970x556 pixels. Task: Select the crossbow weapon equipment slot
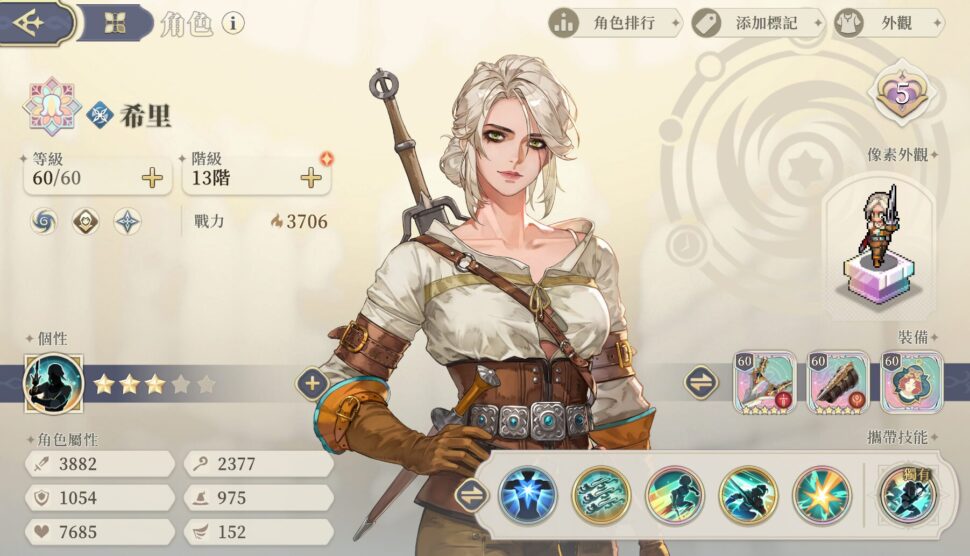765,382
